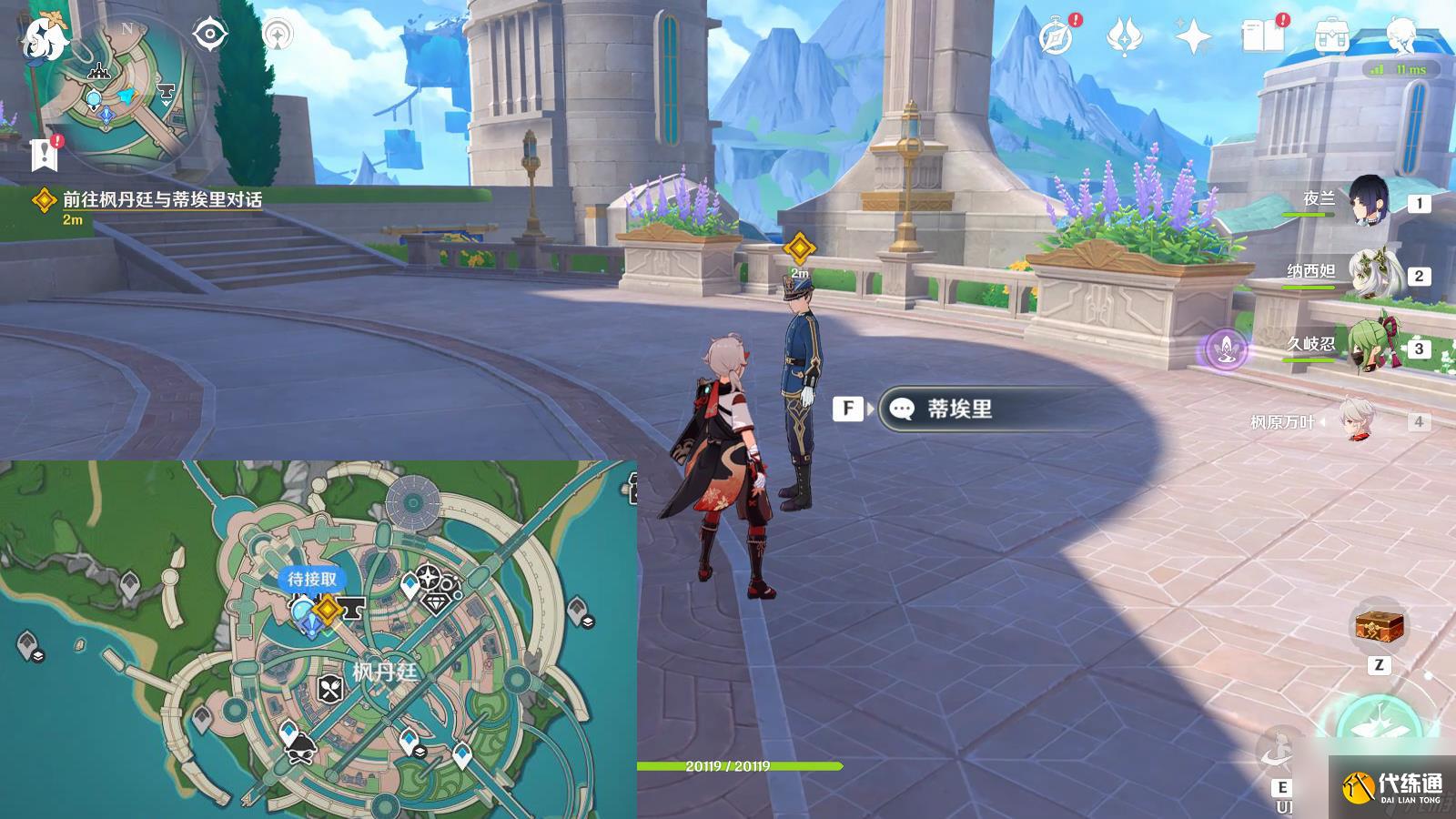
Task: Open the compass events icon
Action: tap(1057, 37)
